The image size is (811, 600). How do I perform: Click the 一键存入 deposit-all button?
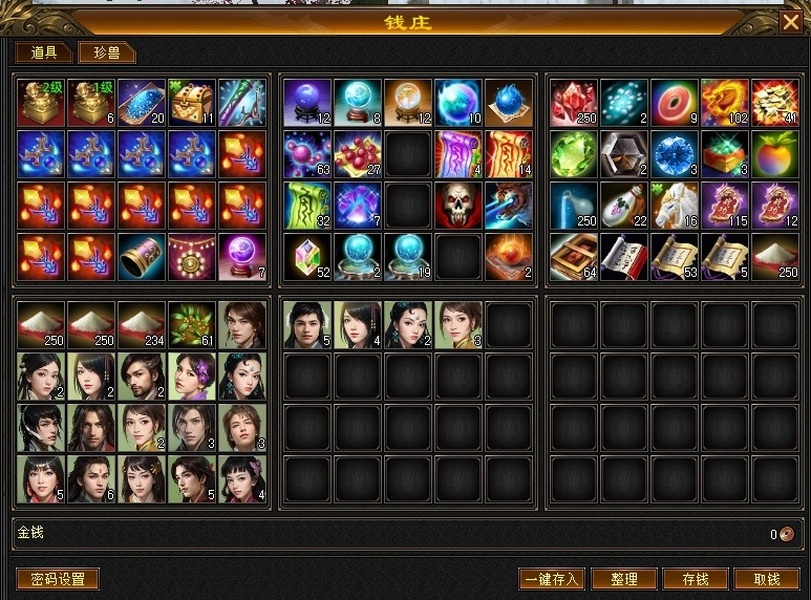click(x=551, y=579)
